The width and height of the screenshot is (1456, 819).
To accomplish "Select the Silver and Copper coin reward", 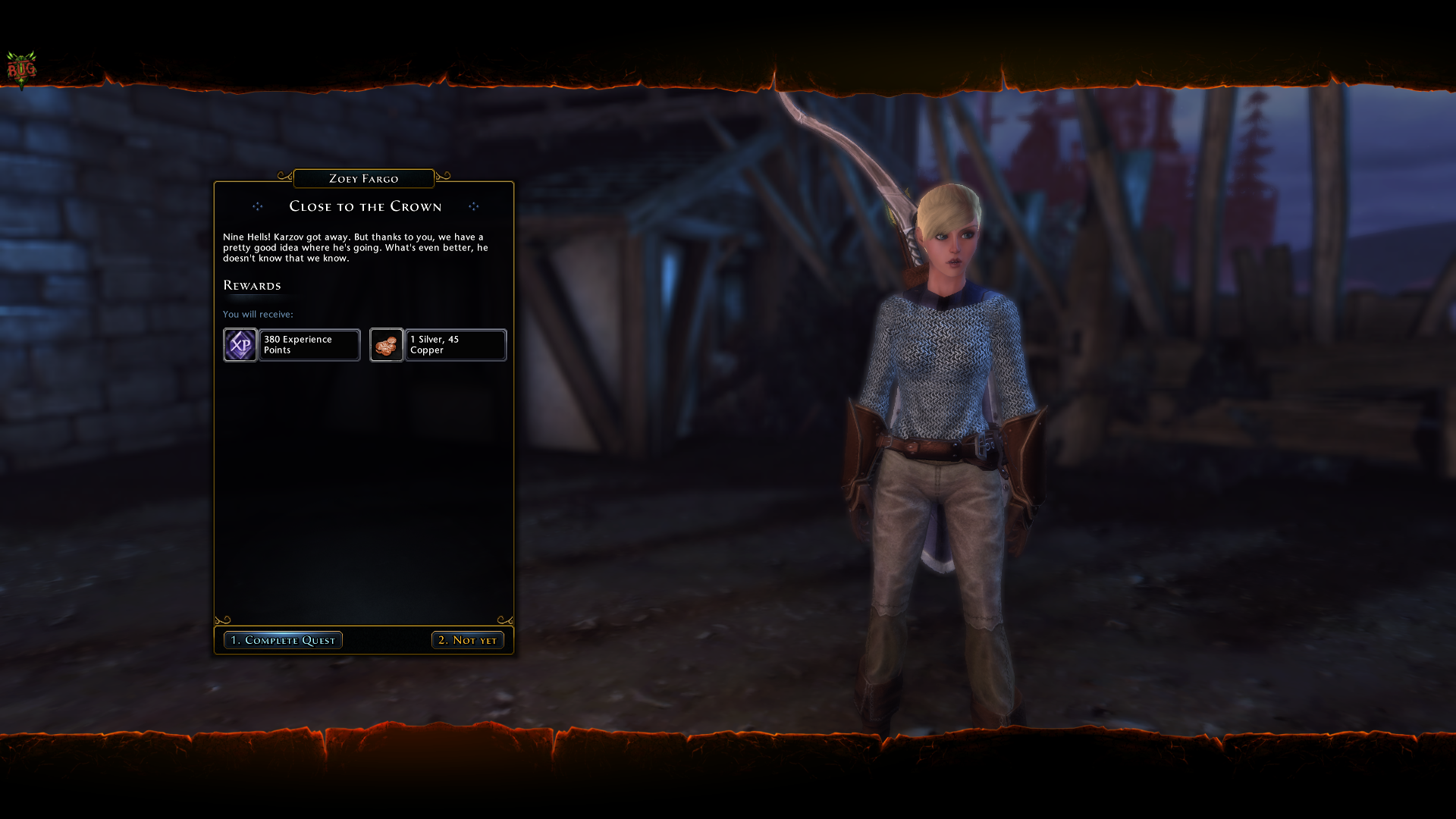I will pyautogui.click(x=438, y=345).
